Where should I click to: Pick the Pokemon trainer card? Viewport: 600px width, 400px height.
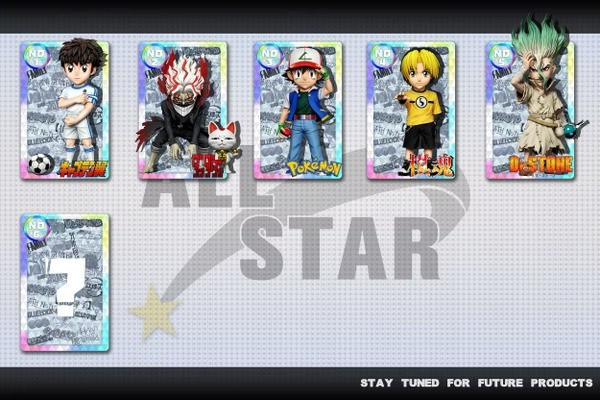(298, 110)
